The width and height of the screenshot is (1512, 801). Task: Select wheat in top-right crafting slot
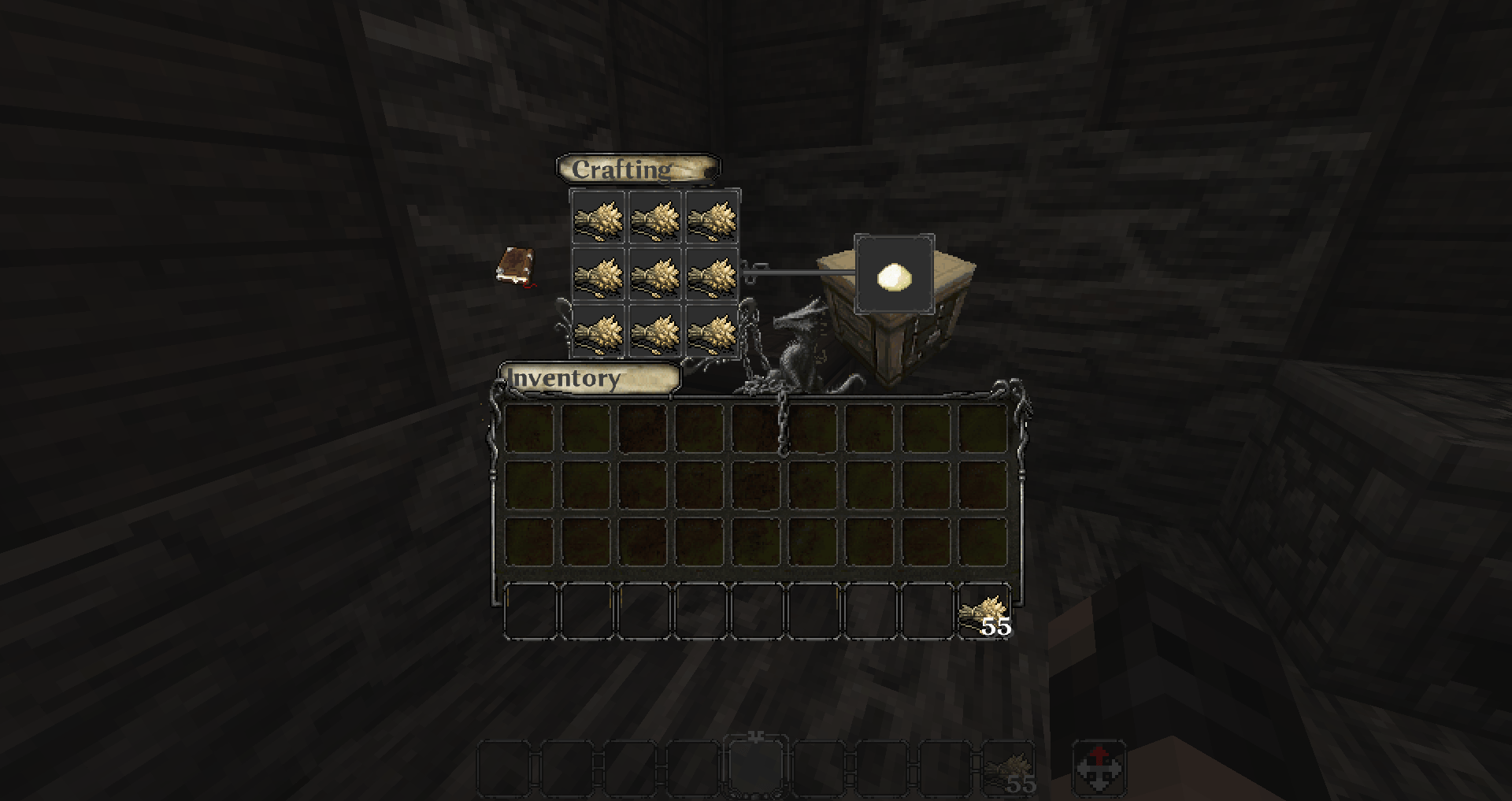[x=710, y=219]
